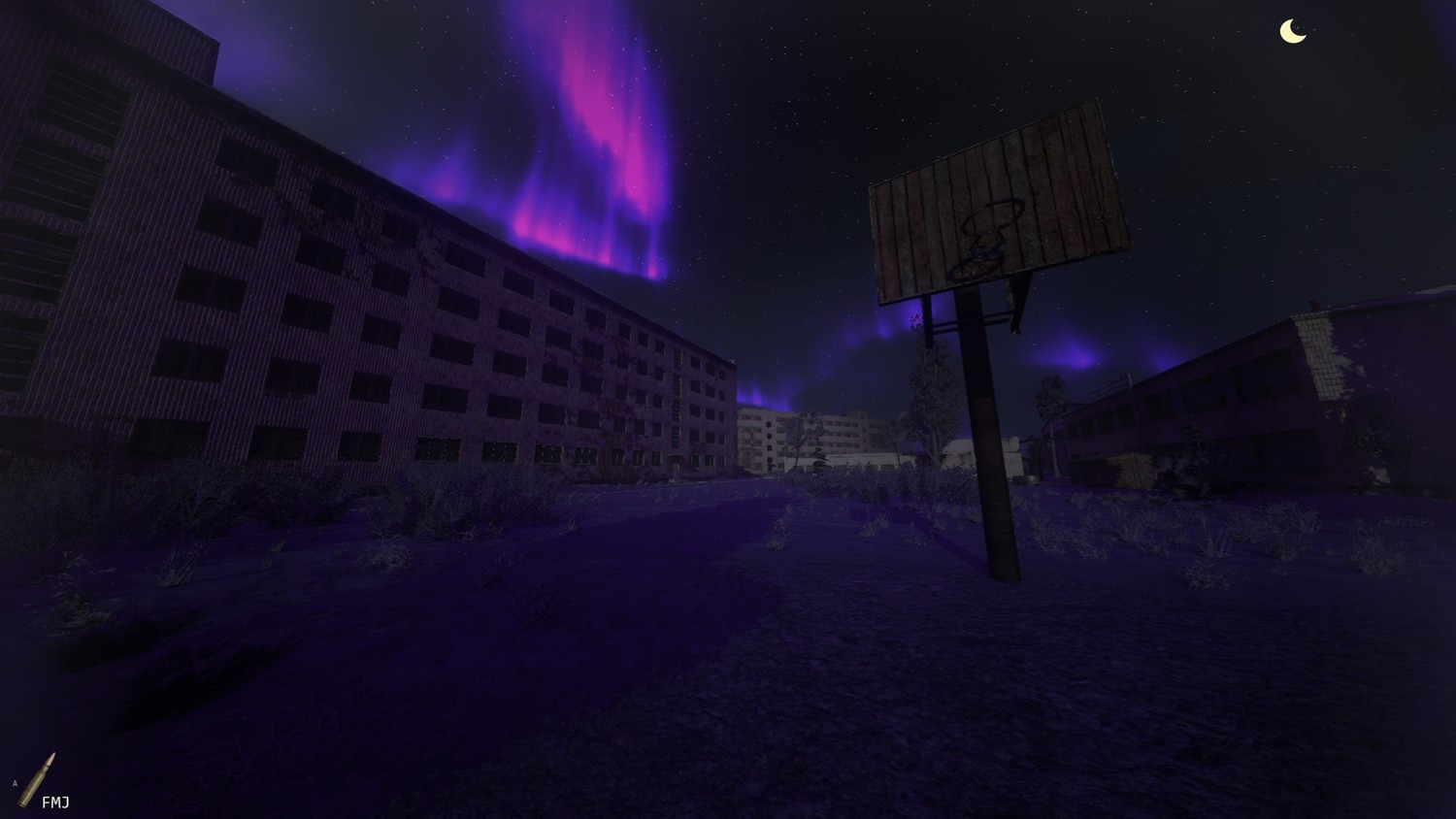Click the FMJ bullet ammo type icon

40,779
